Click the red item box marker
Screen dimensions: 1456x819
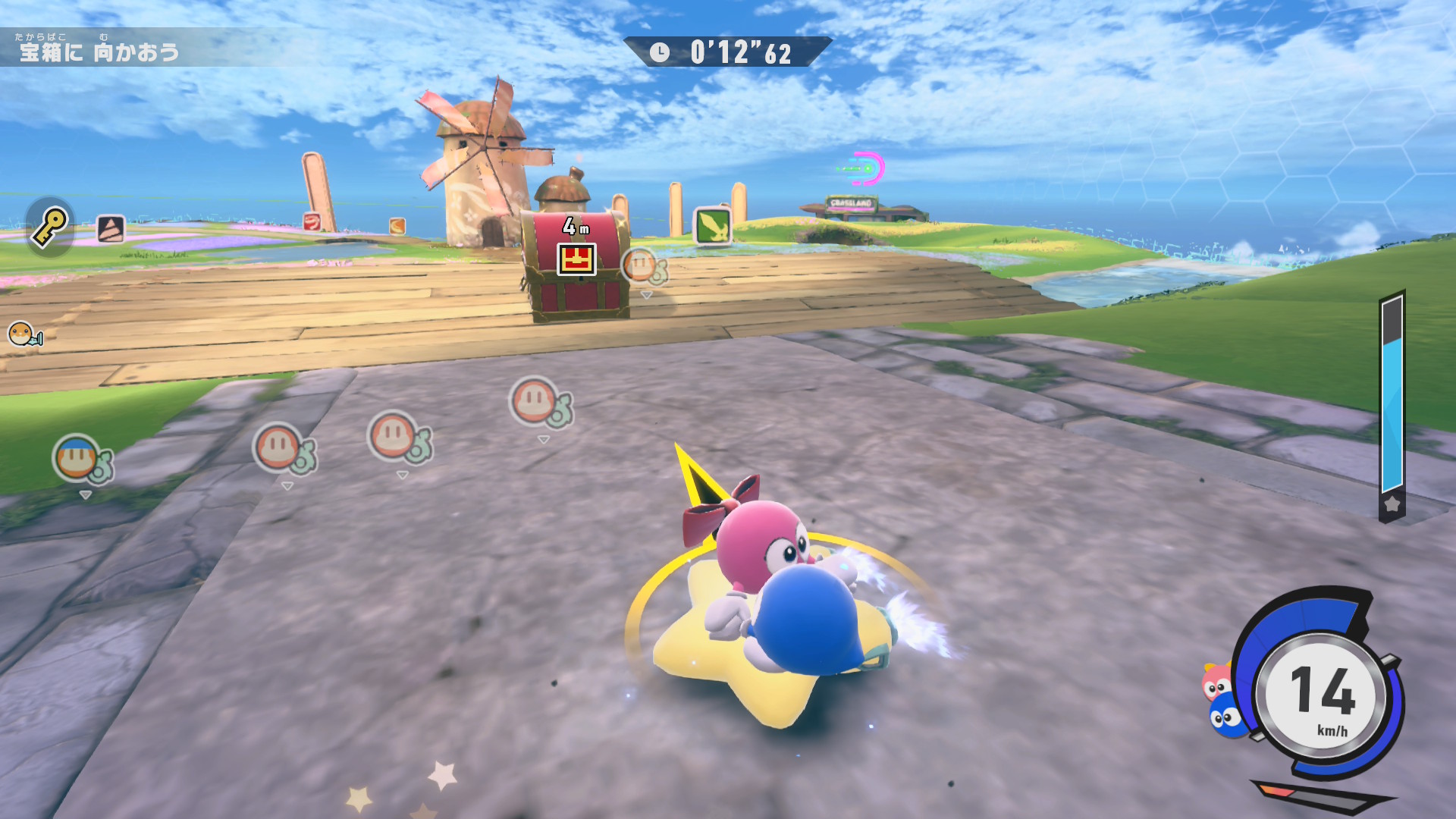(x=312, y=221)
